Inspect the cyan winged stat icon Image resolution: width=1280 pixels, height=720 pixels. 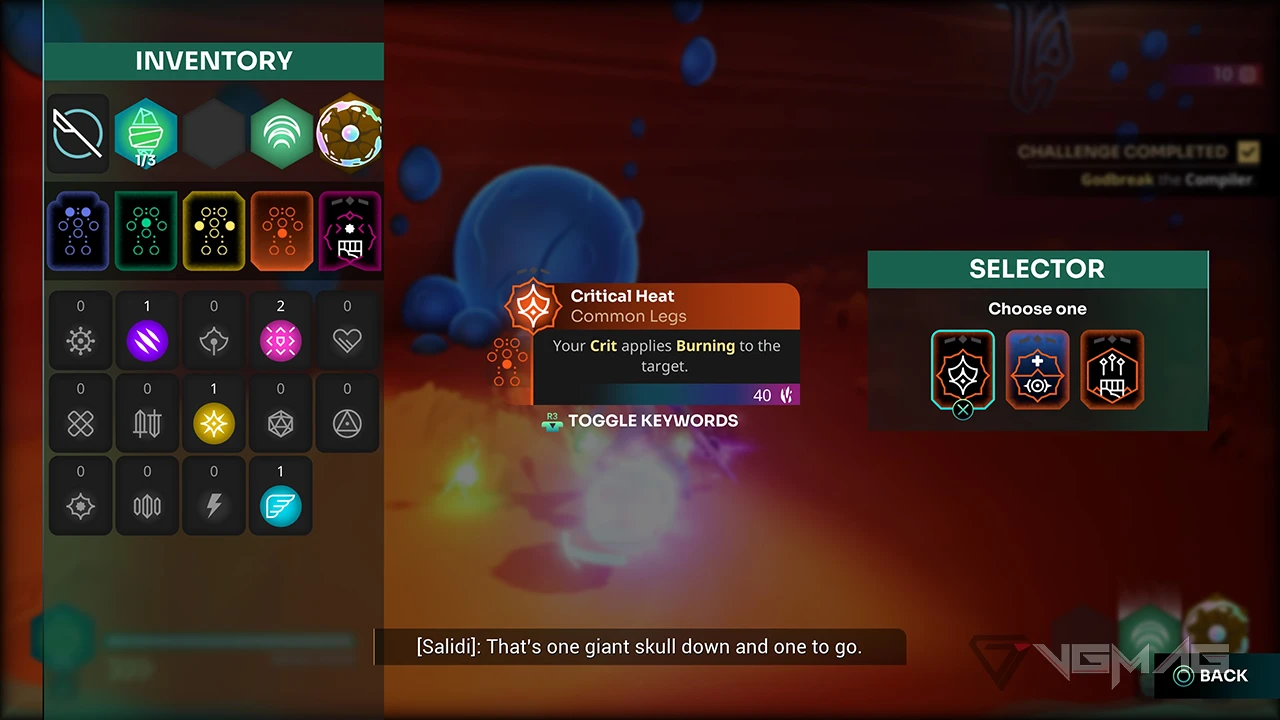click(x=280, y=507)
